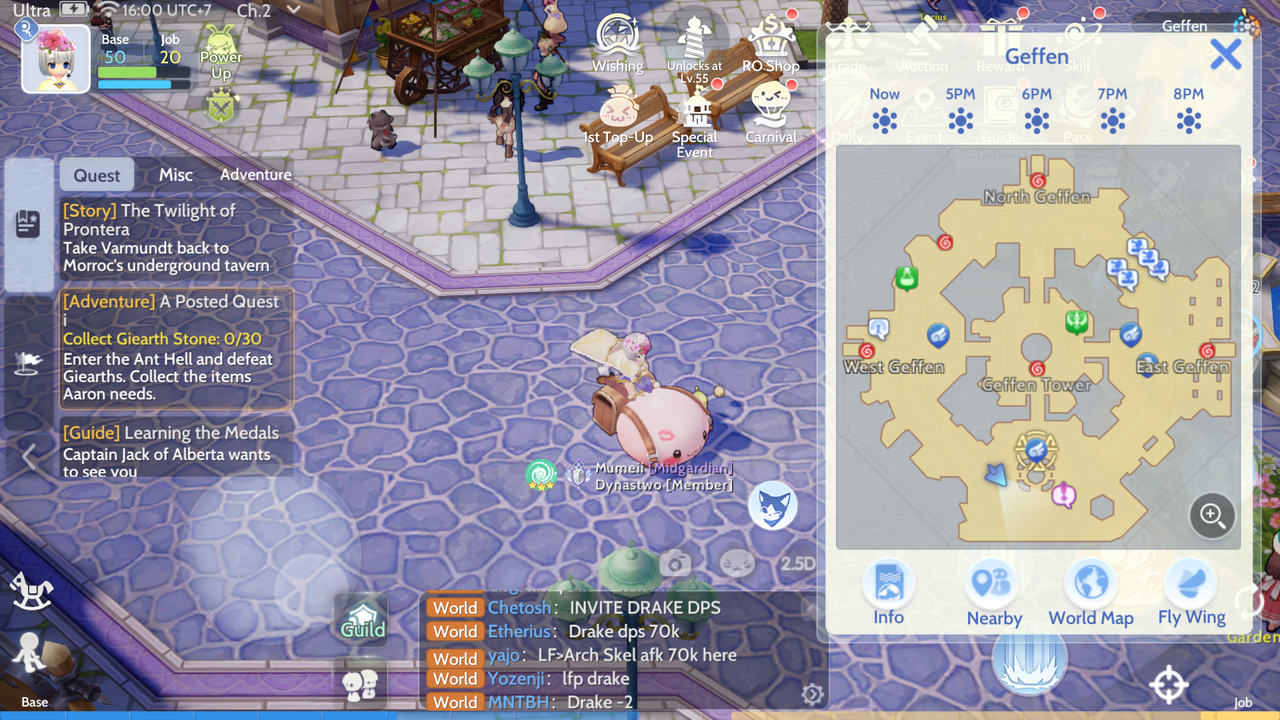Select the A Posted Quest adventure entry
The height and width of the screenshot is (720, 1280).
(x=175, y=347)
